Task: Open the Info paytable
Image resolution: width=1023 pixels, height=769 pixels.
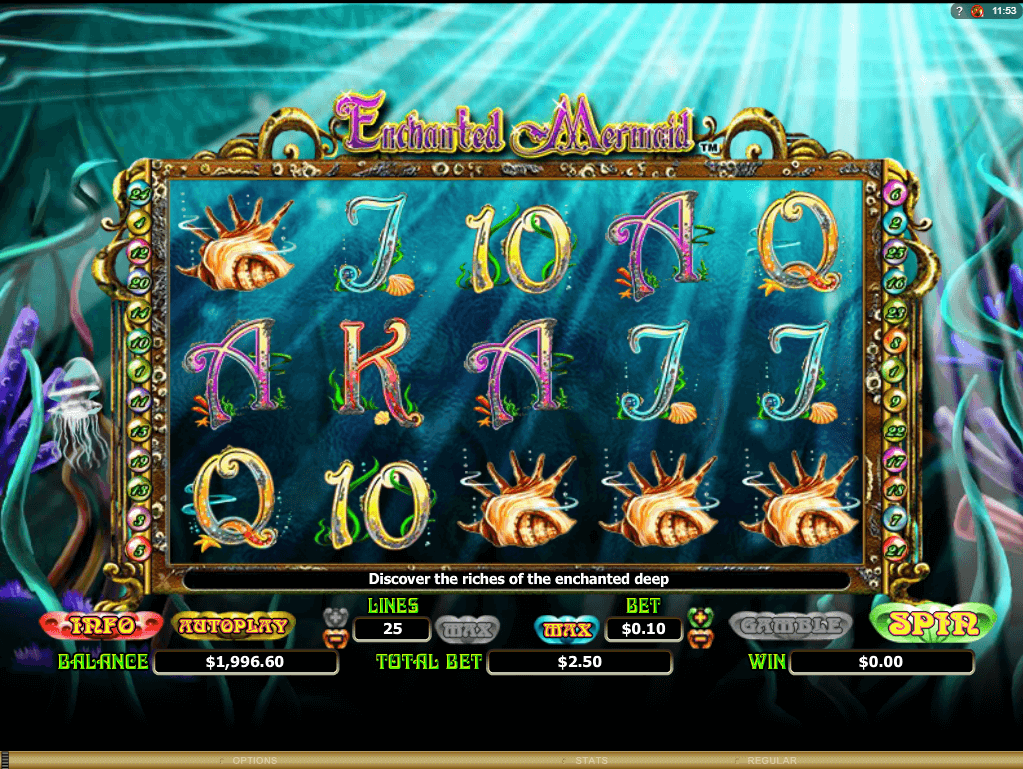Action: click(x=100, y=626)
